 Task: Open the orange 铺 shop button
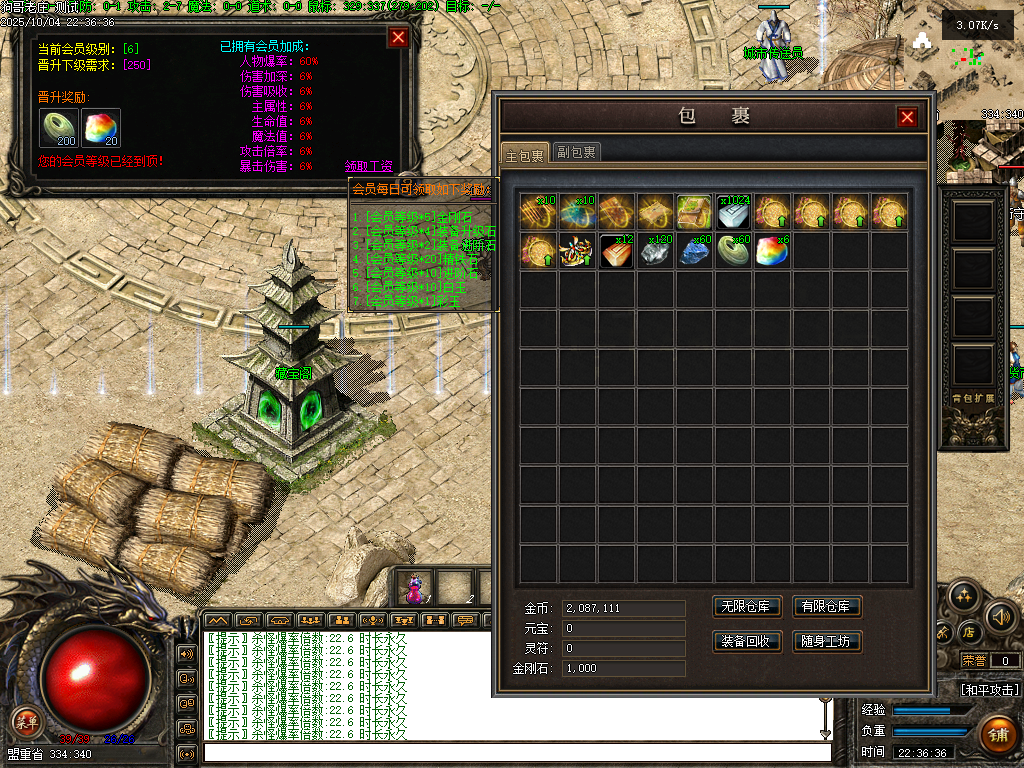click(997, 735)
